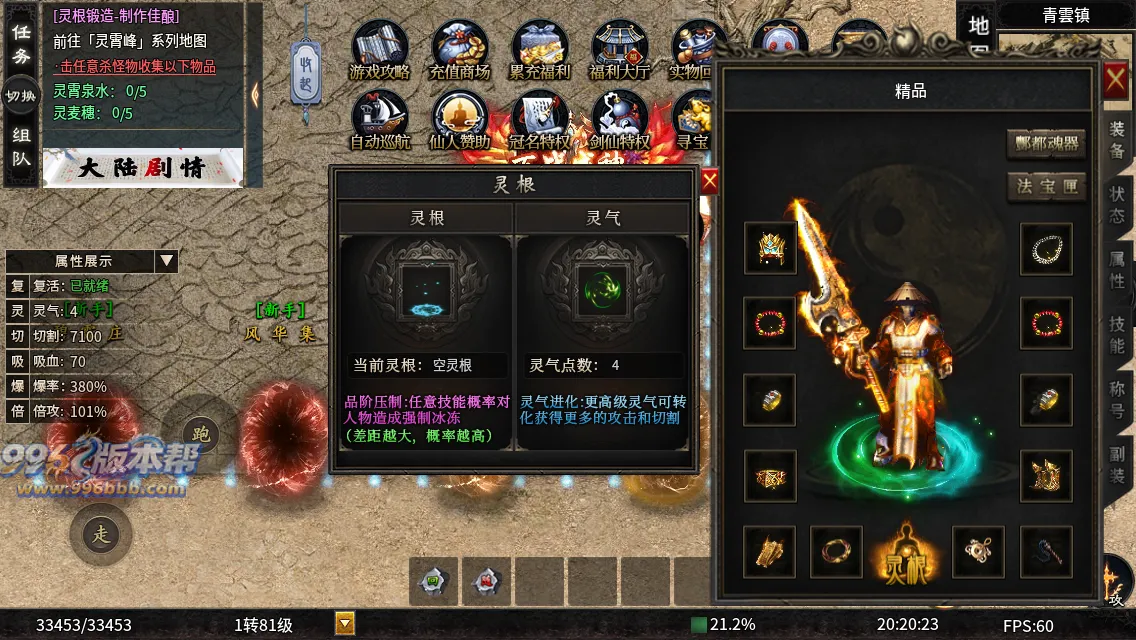Open the 酆都魂器 soul artifact button
The height and width of the screenshot is (640, 1136).
[x=1046, y=143]
